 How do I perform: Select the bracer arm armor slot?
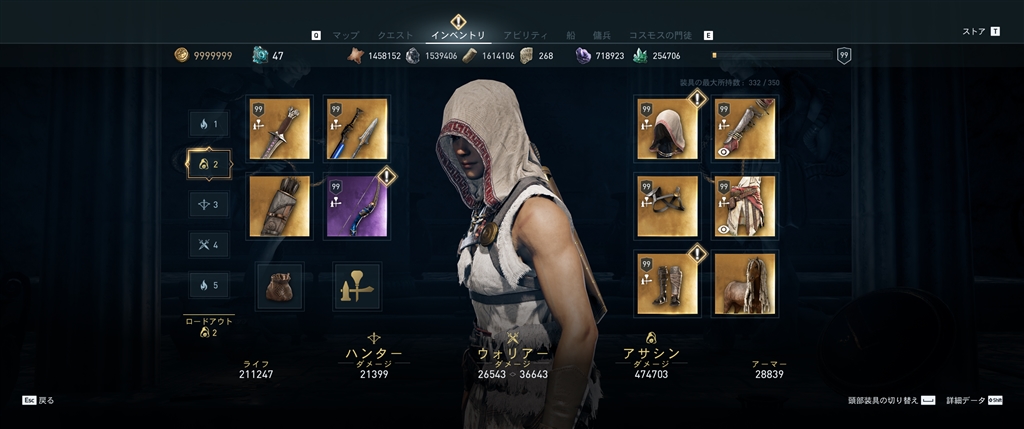click(x=745, y=128)
